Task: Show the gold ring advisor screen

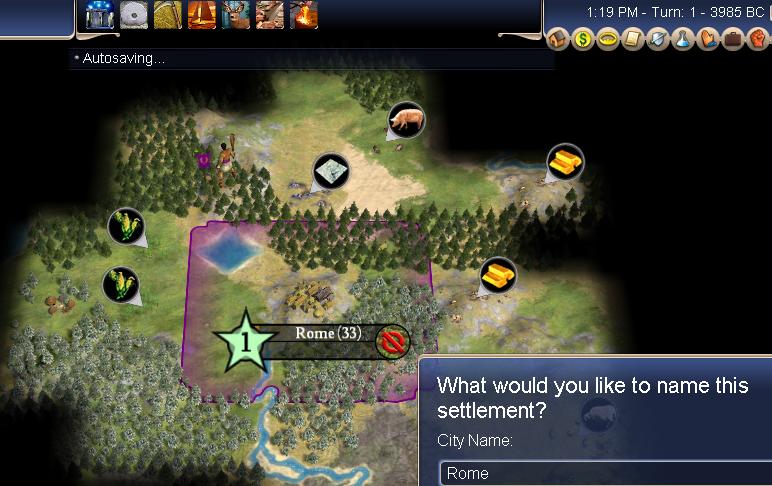Action: [608, 40]
